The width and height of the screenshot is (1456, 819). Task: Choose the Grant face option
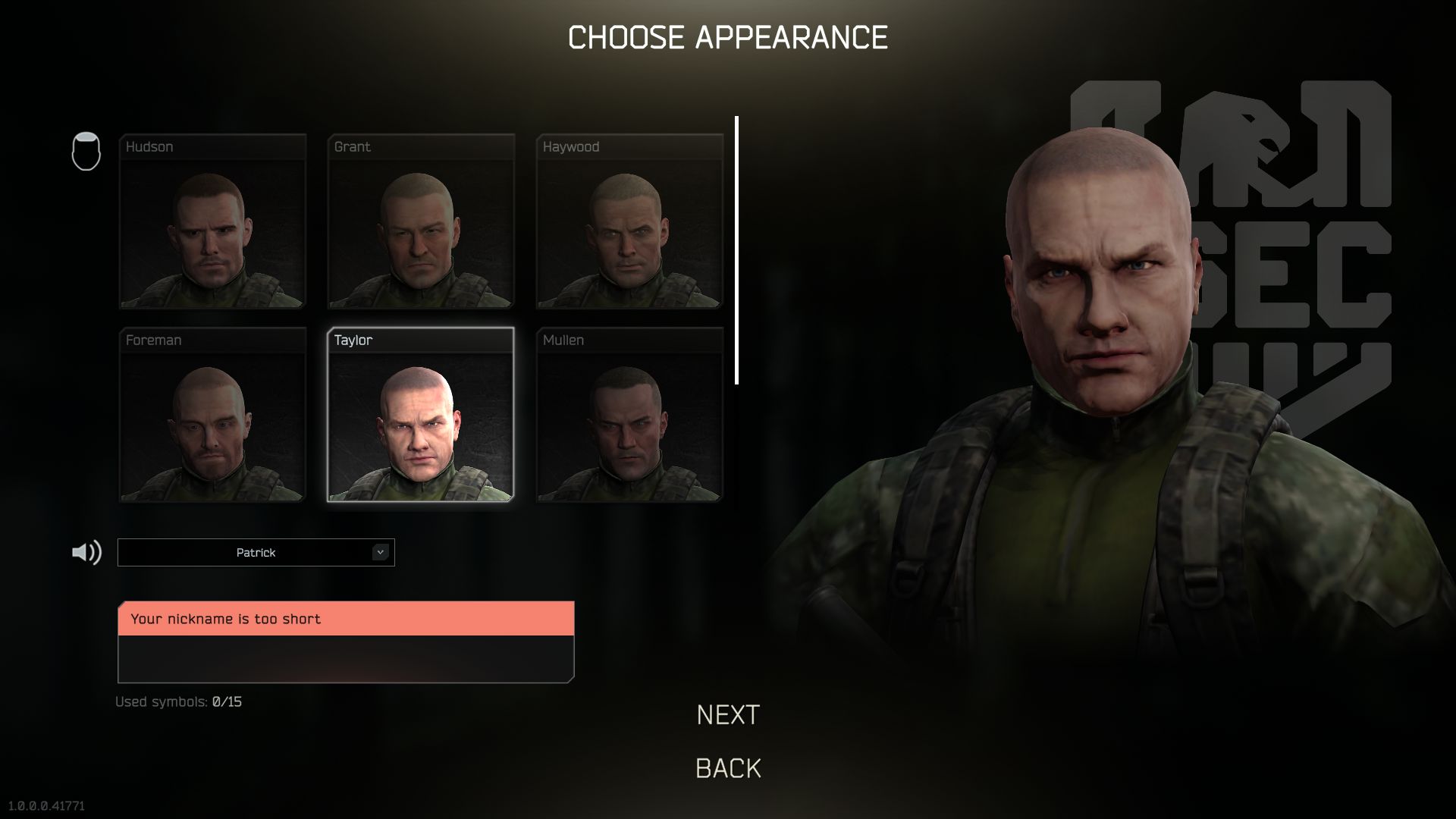(x=421, y=221)
